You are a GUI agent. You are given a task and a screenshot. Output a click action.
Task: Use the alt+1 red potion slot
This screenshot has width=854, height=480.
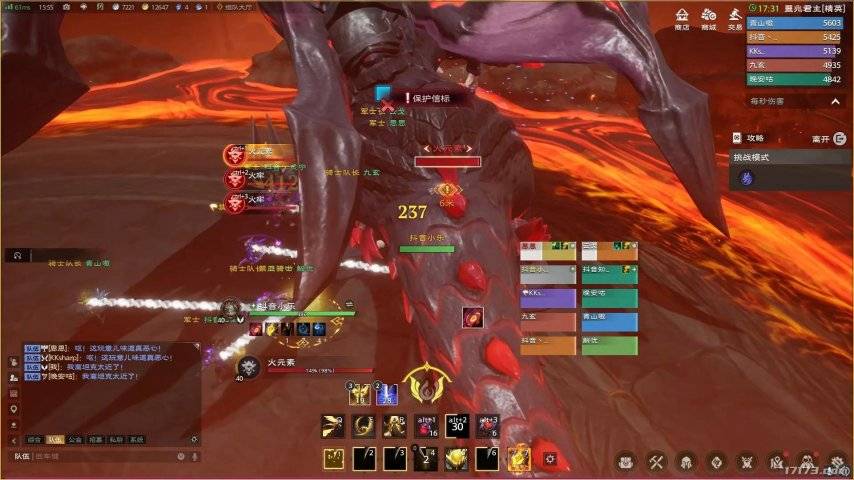(426, 426)
